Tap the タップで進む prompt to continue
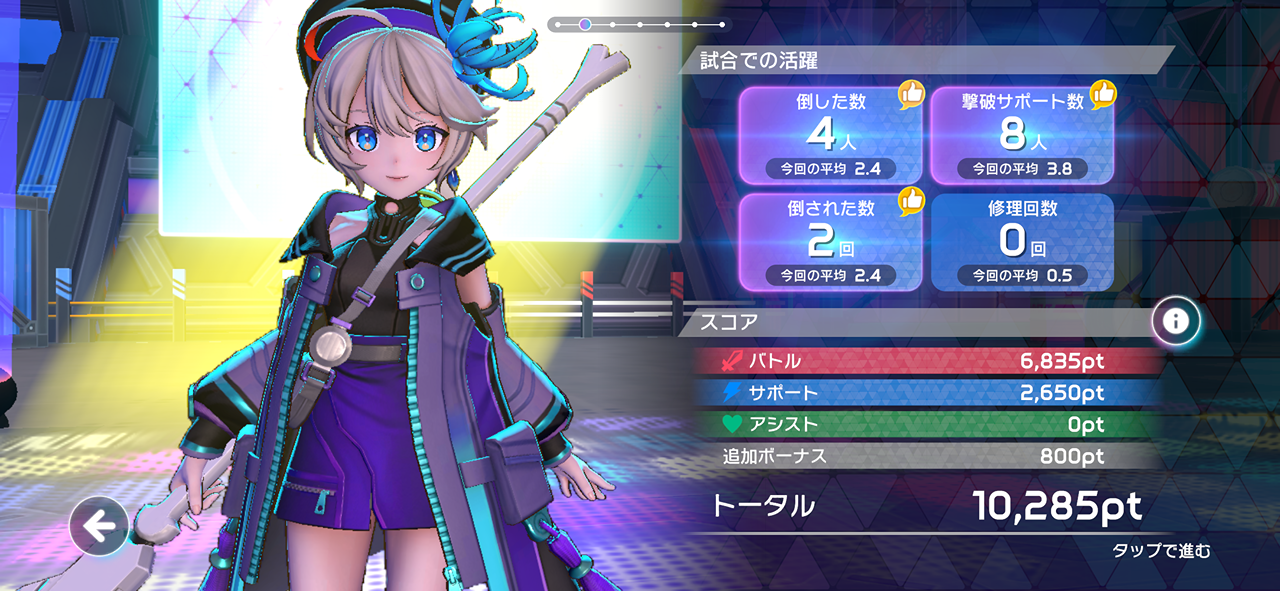The width and height of the screenshot is (1280, 591). 1161,551
